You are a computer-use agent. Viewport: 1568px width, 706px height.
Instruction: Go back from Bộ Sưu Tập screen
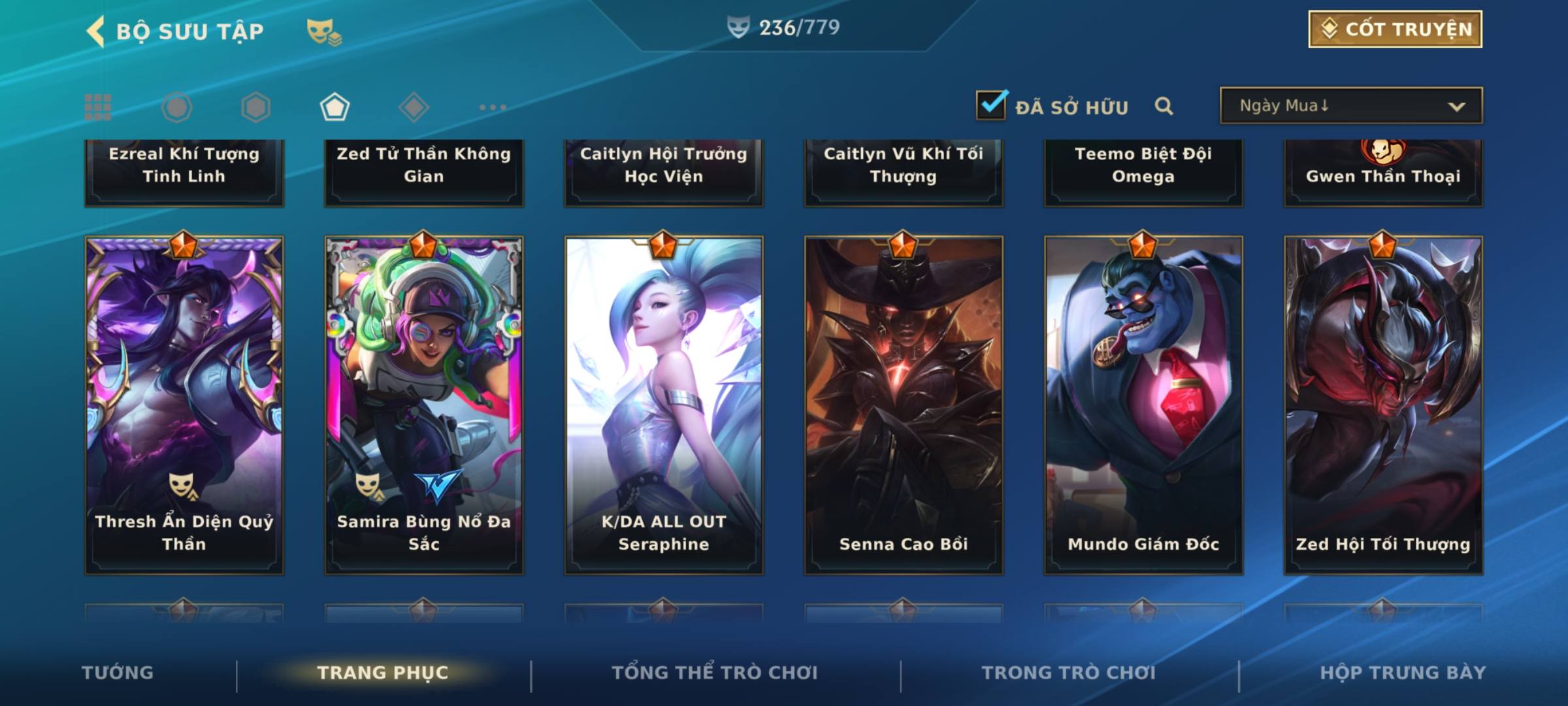(95, 31)
